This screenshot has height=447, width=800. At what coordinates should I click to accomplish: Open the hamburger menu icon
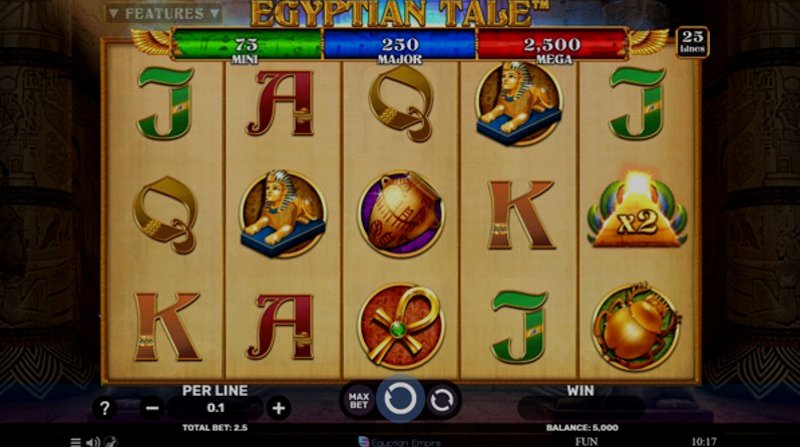click(76, 441)
